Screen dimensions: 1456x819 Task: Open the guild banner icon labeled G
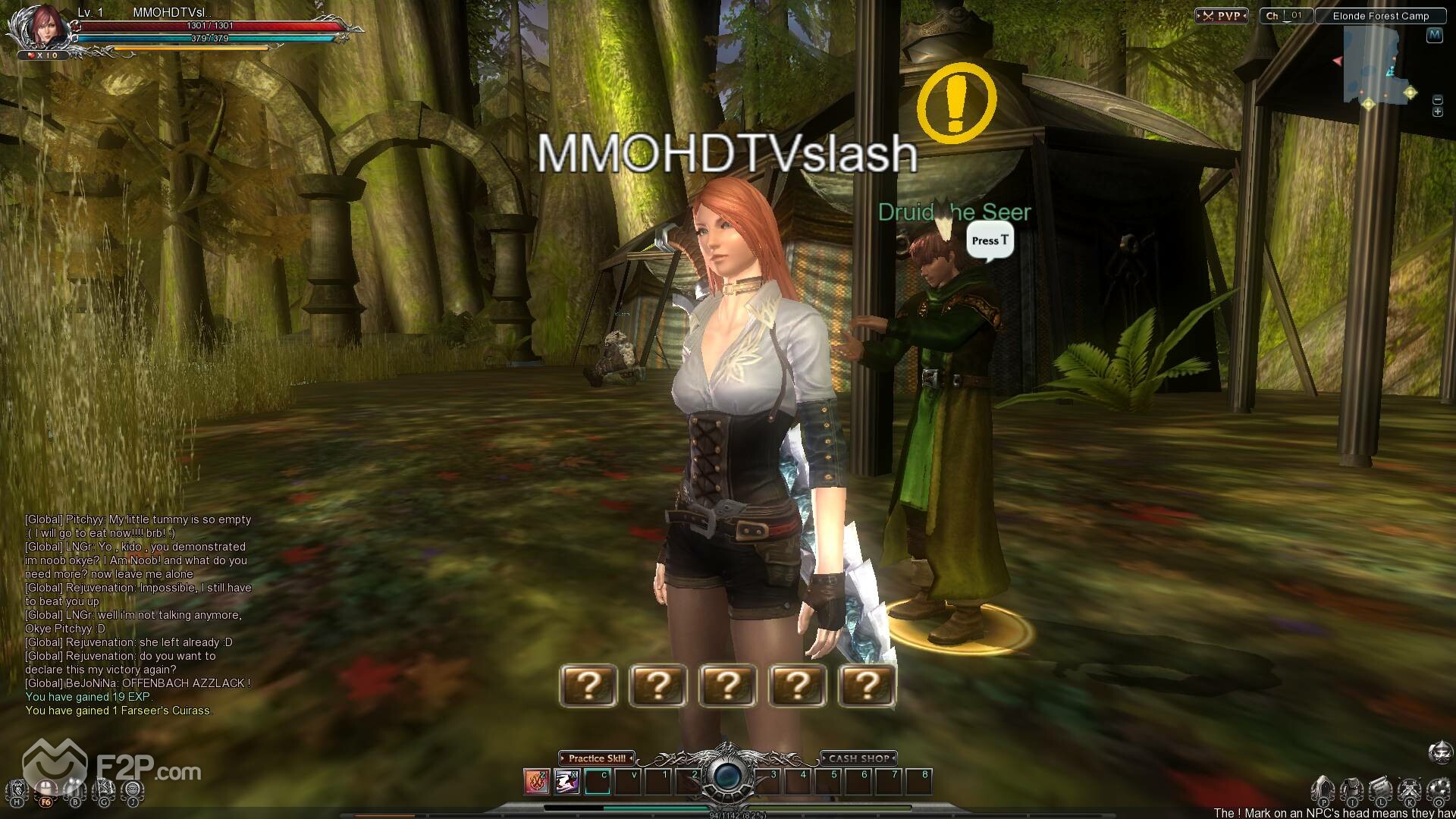[x=104, y=791]
